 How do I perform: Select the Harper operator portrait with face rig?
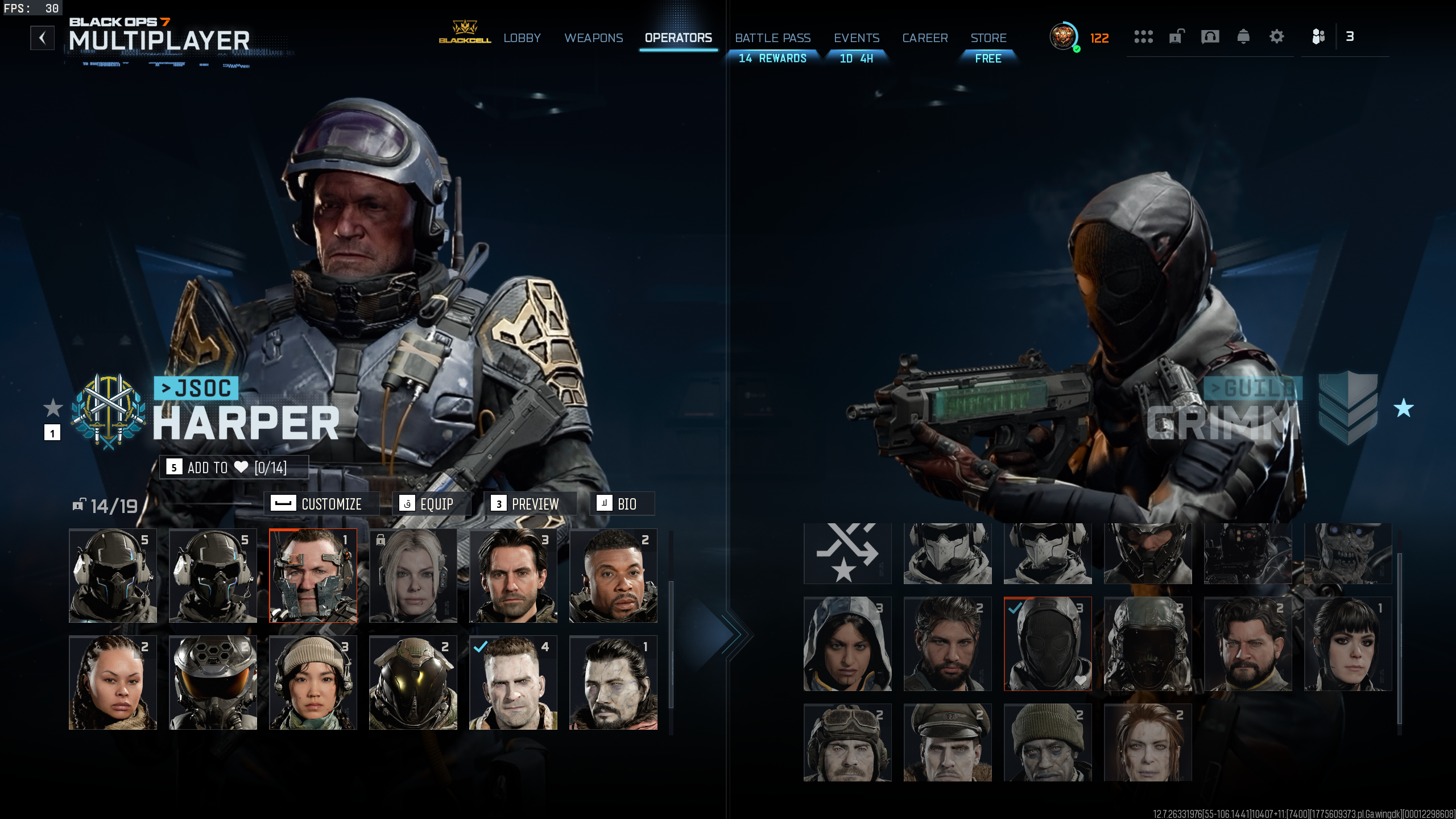pos(313,576)
